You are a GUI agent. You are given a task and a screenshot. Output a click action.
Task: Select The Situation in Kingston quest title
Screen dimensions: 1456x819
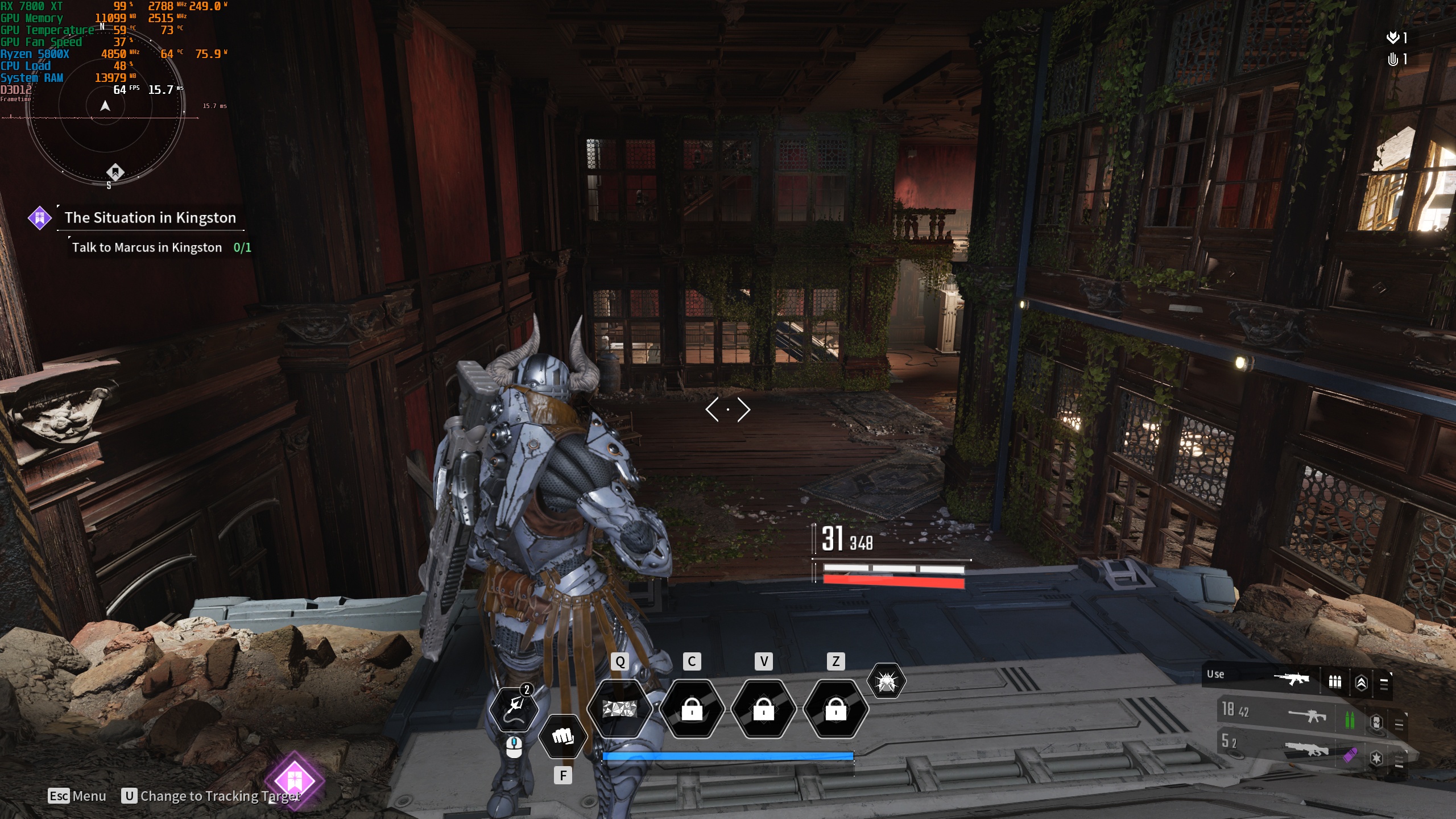150,218
